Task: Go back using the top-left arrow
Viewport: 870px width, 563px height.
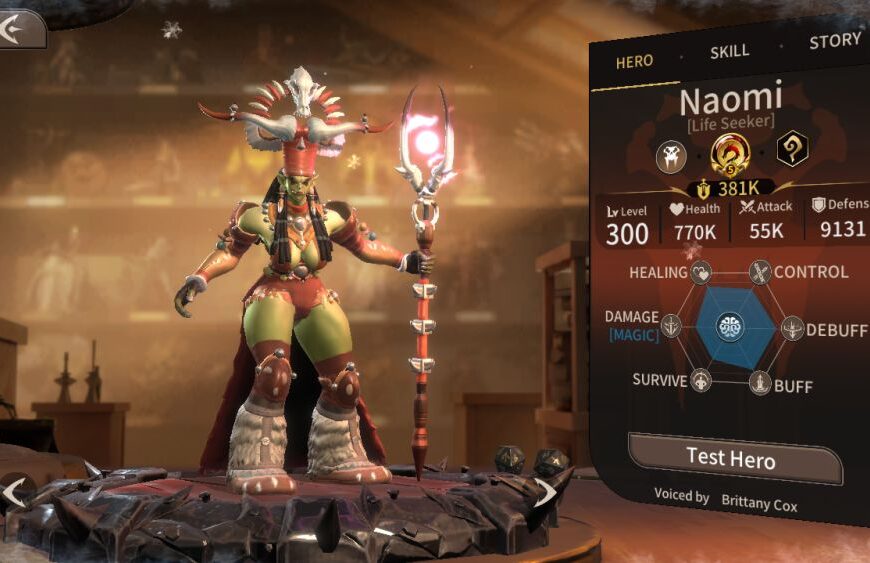Action: point(20,29)
